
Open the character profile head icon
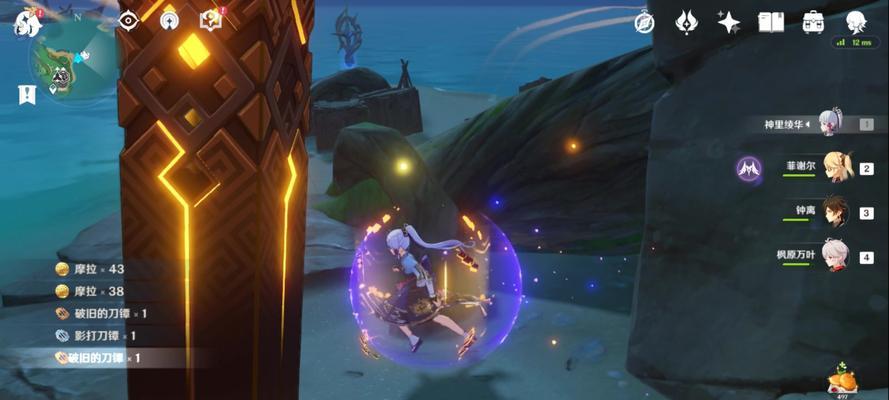coord(855,22)
